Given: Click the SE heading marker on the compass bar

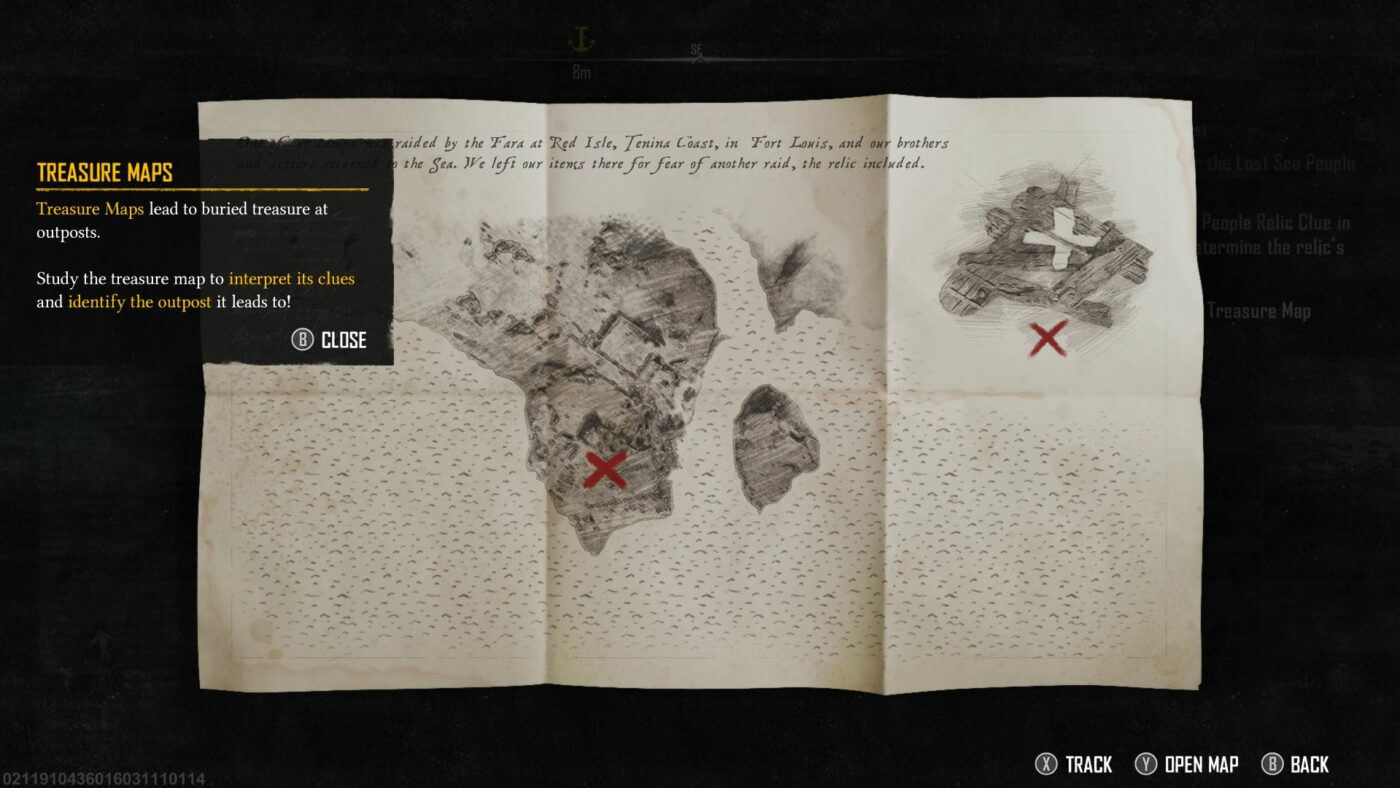Looking at the screenshot, I should pos(698,47).
